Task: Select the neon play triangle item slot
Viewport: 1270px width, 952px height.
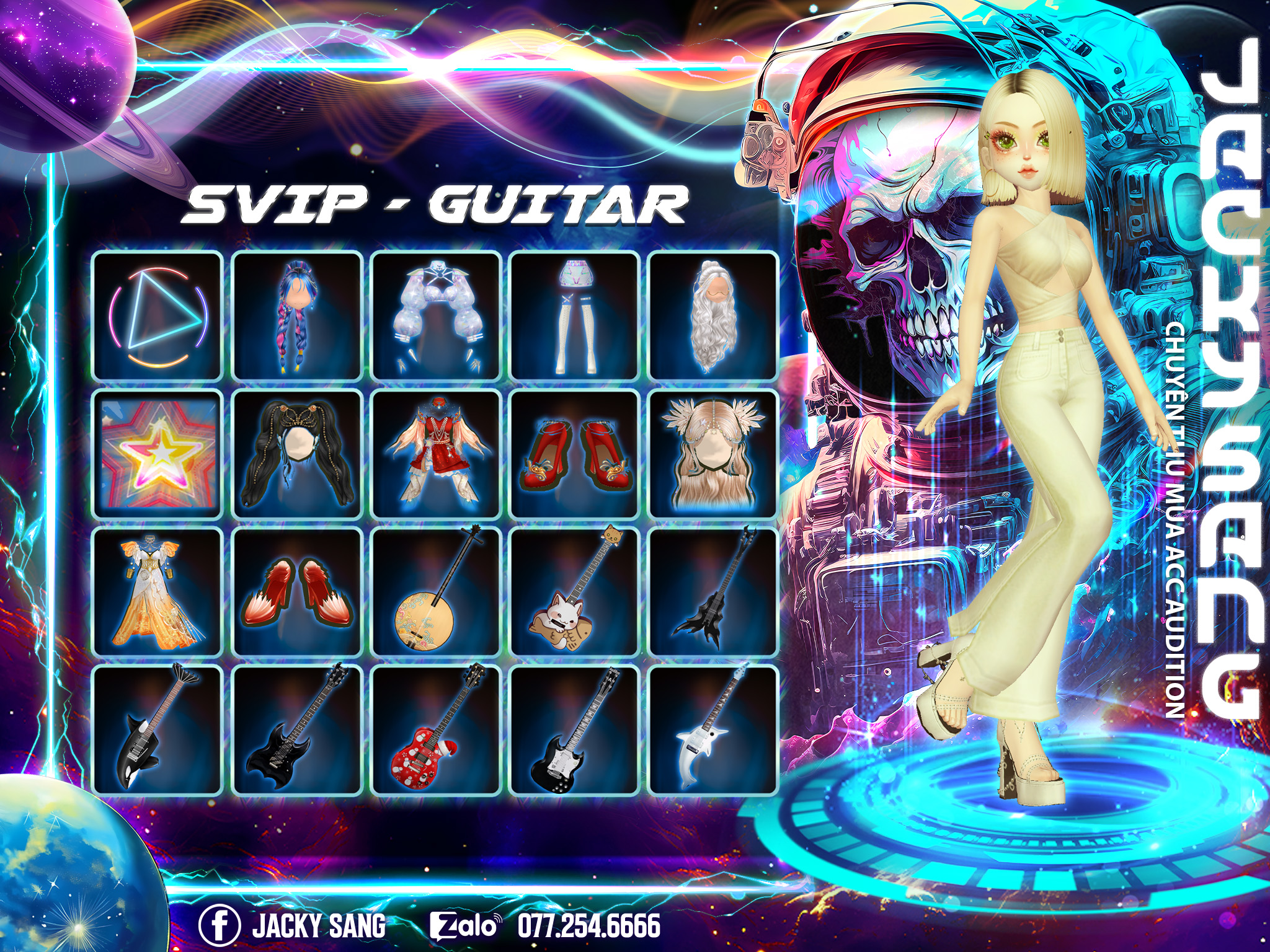Action: coord(158,315)
